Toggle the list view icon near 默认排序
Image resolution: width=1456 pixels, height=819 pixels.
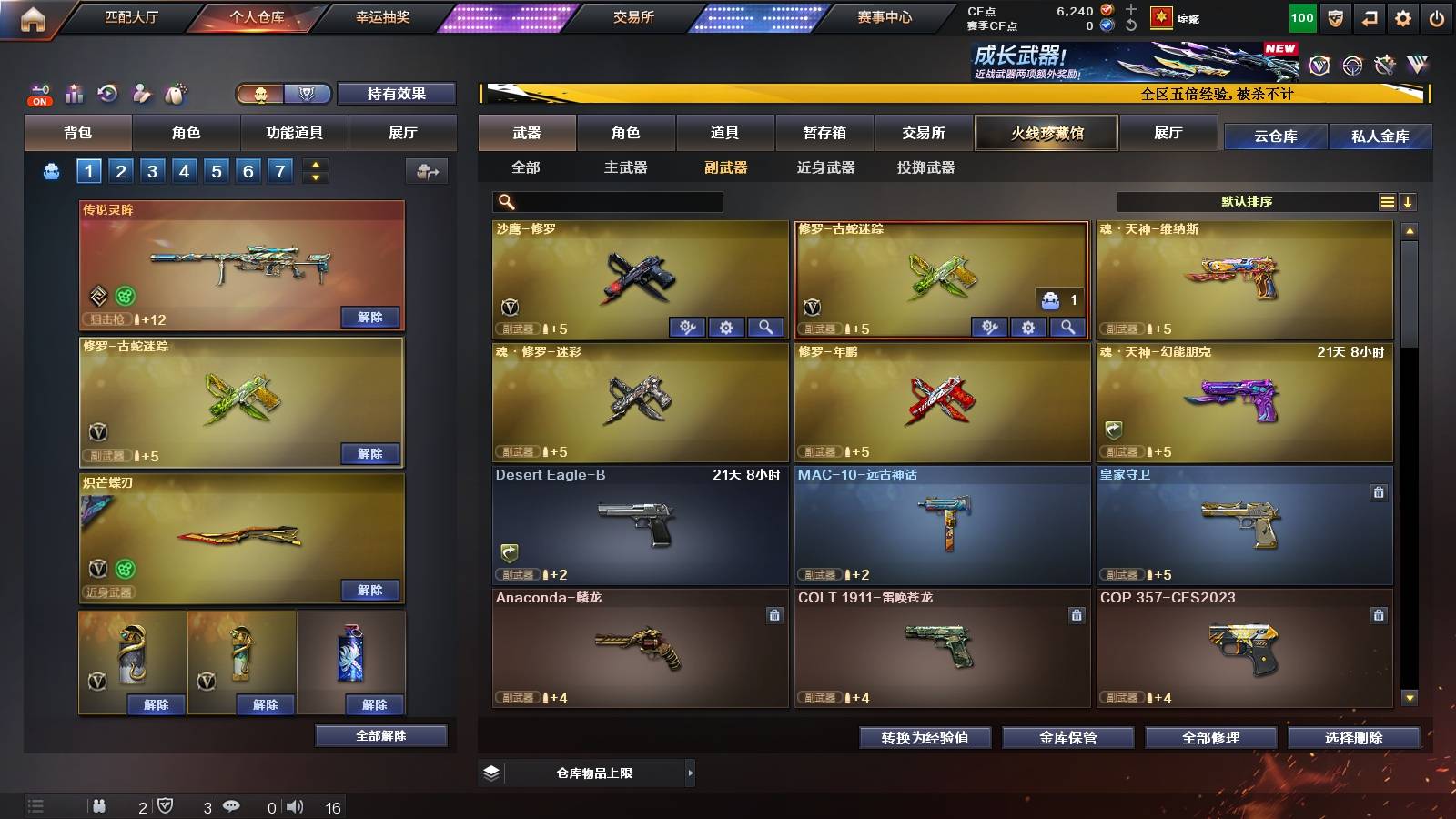(1387, 201)
